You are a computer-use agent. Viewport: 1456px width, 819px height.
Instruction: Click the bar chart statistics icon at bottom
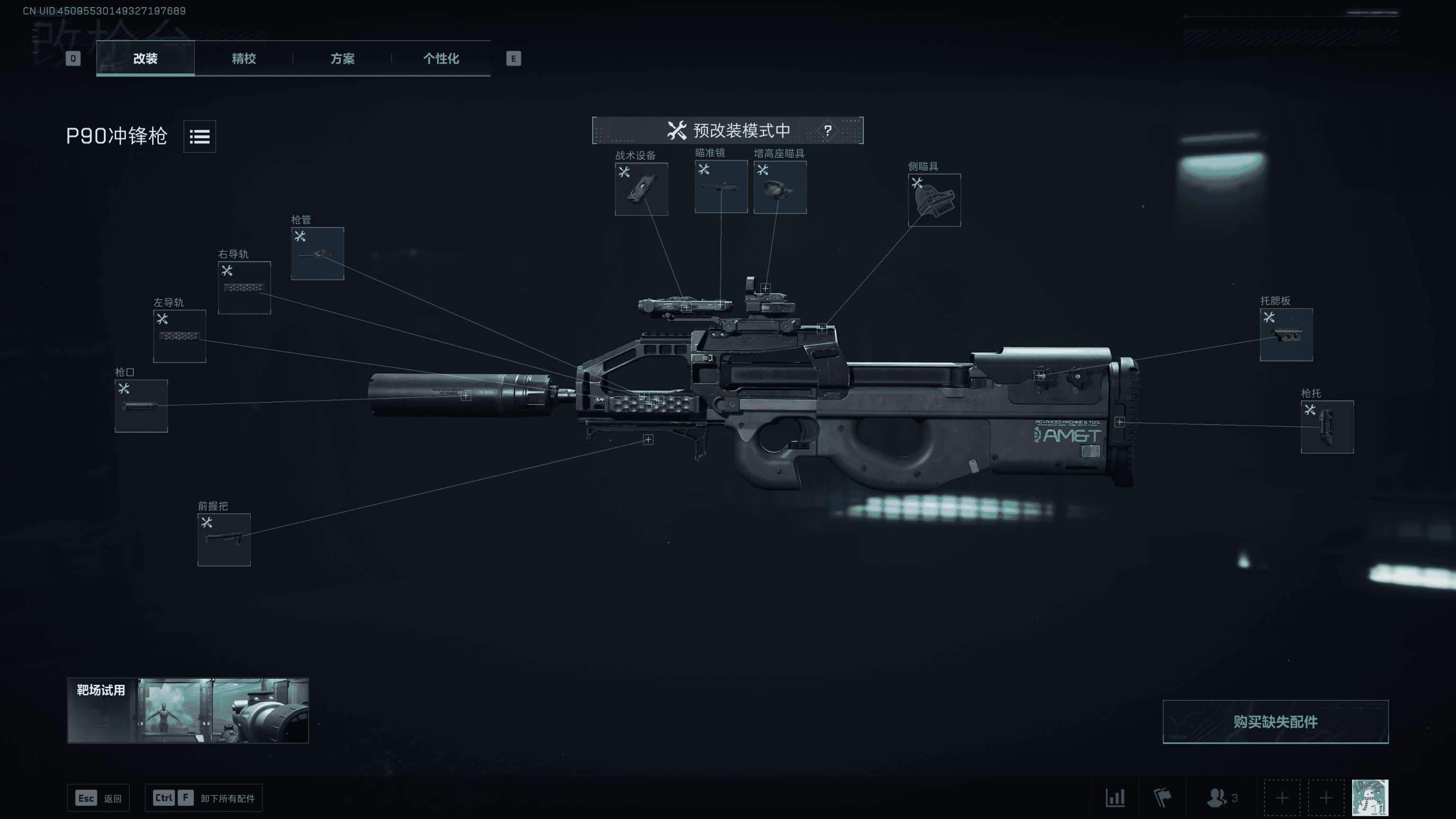(x=1115, y=798)
